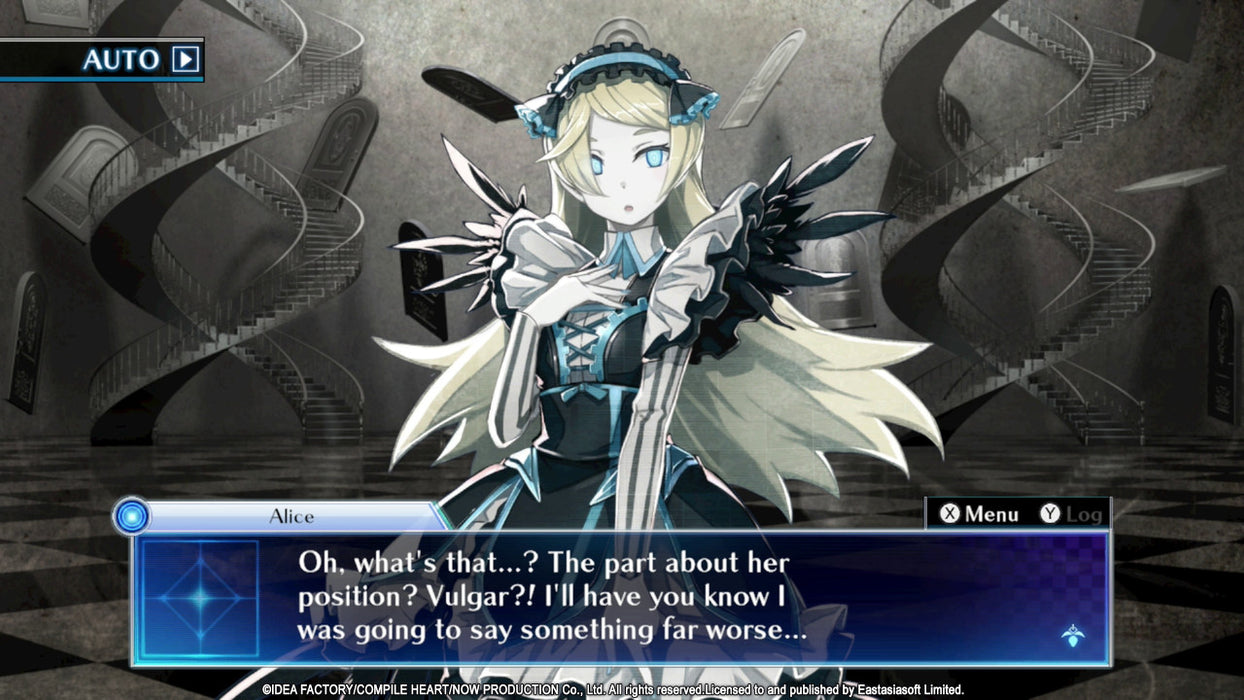Advance Alice's dialogue text box
The height and width of the screenshot is (700, 1244).
point(620,597)
